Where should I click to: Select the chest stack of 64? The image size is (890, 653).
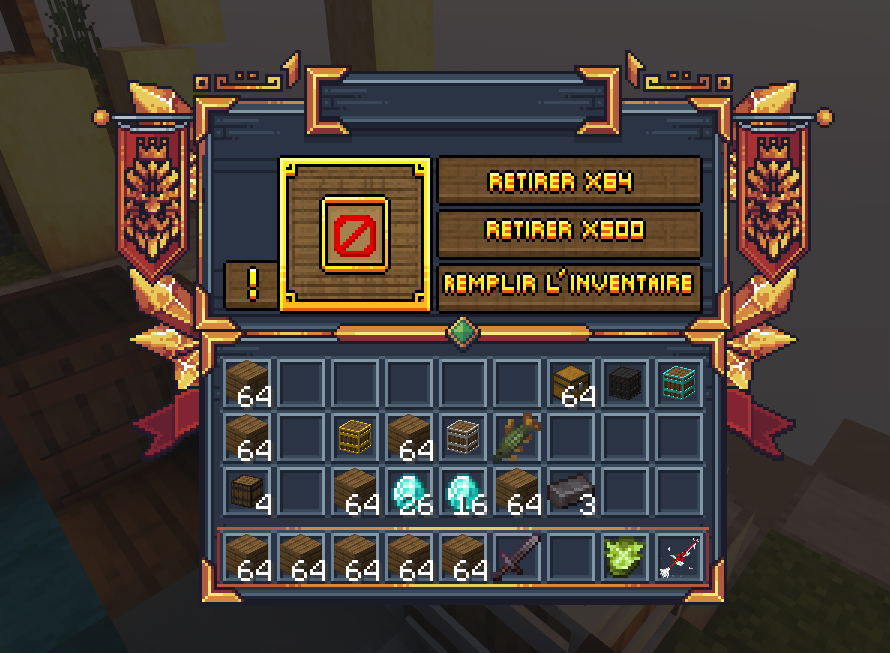coord(571,383)
